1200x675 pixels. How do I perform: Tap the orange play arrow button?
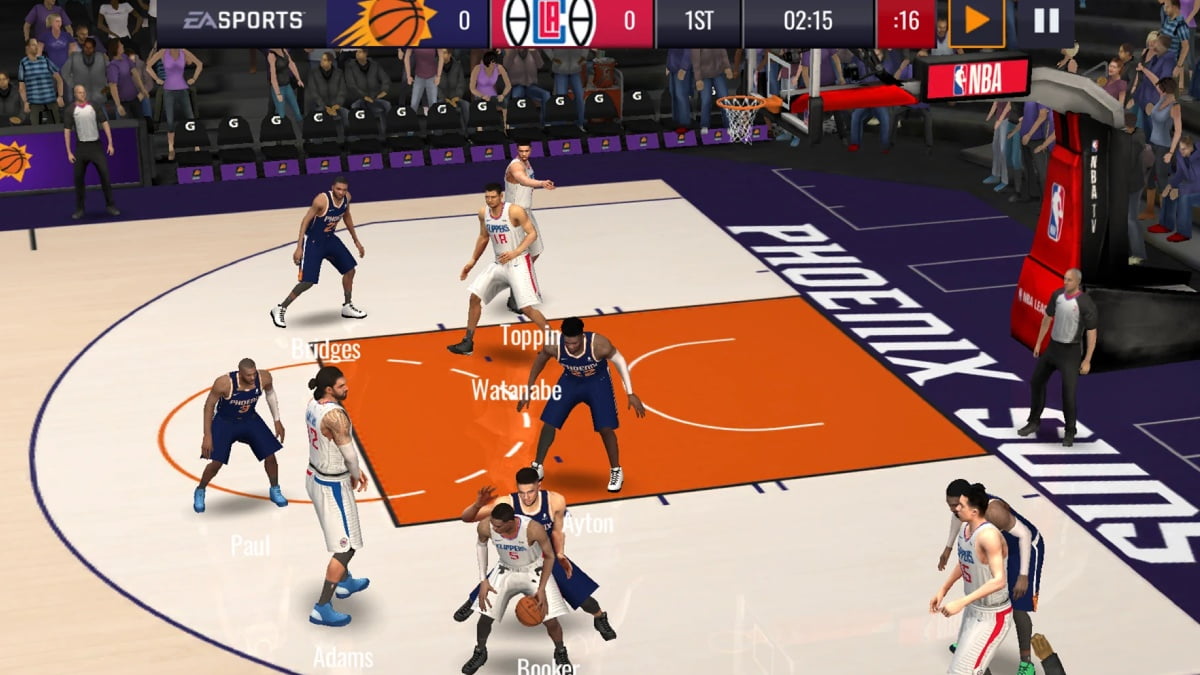[976, 21]
